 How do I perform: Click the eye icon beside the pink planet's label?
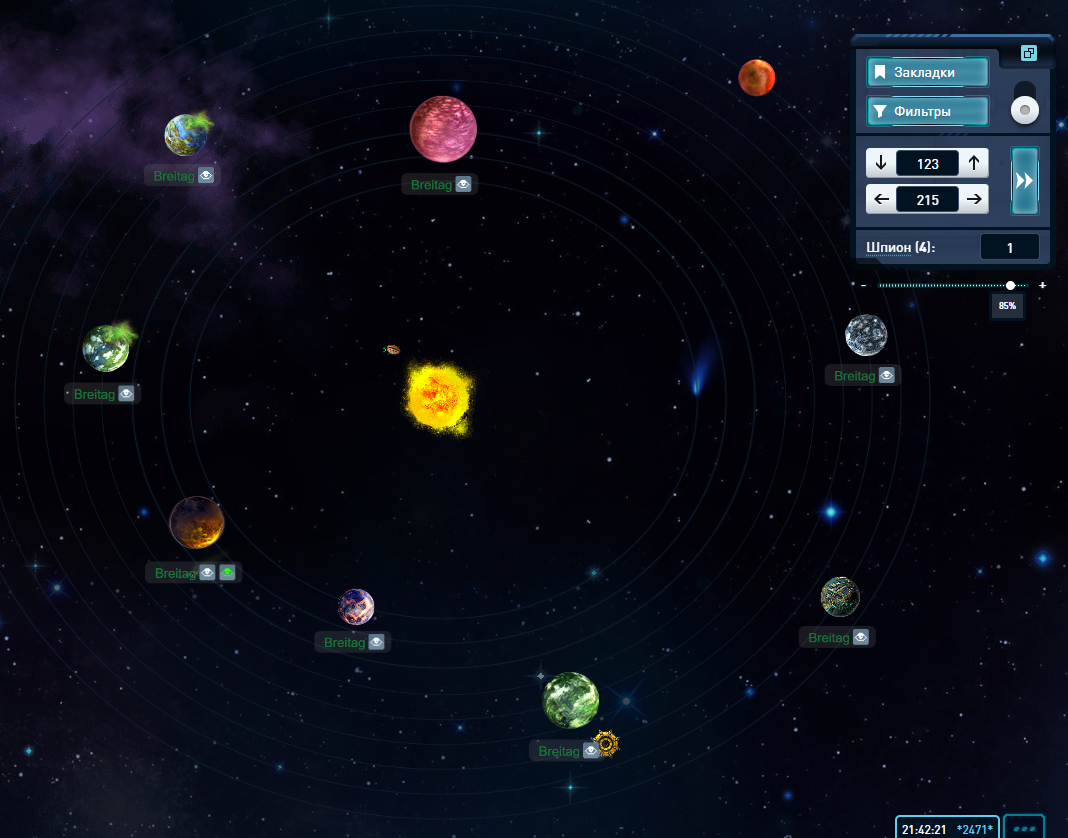[463, 184]
